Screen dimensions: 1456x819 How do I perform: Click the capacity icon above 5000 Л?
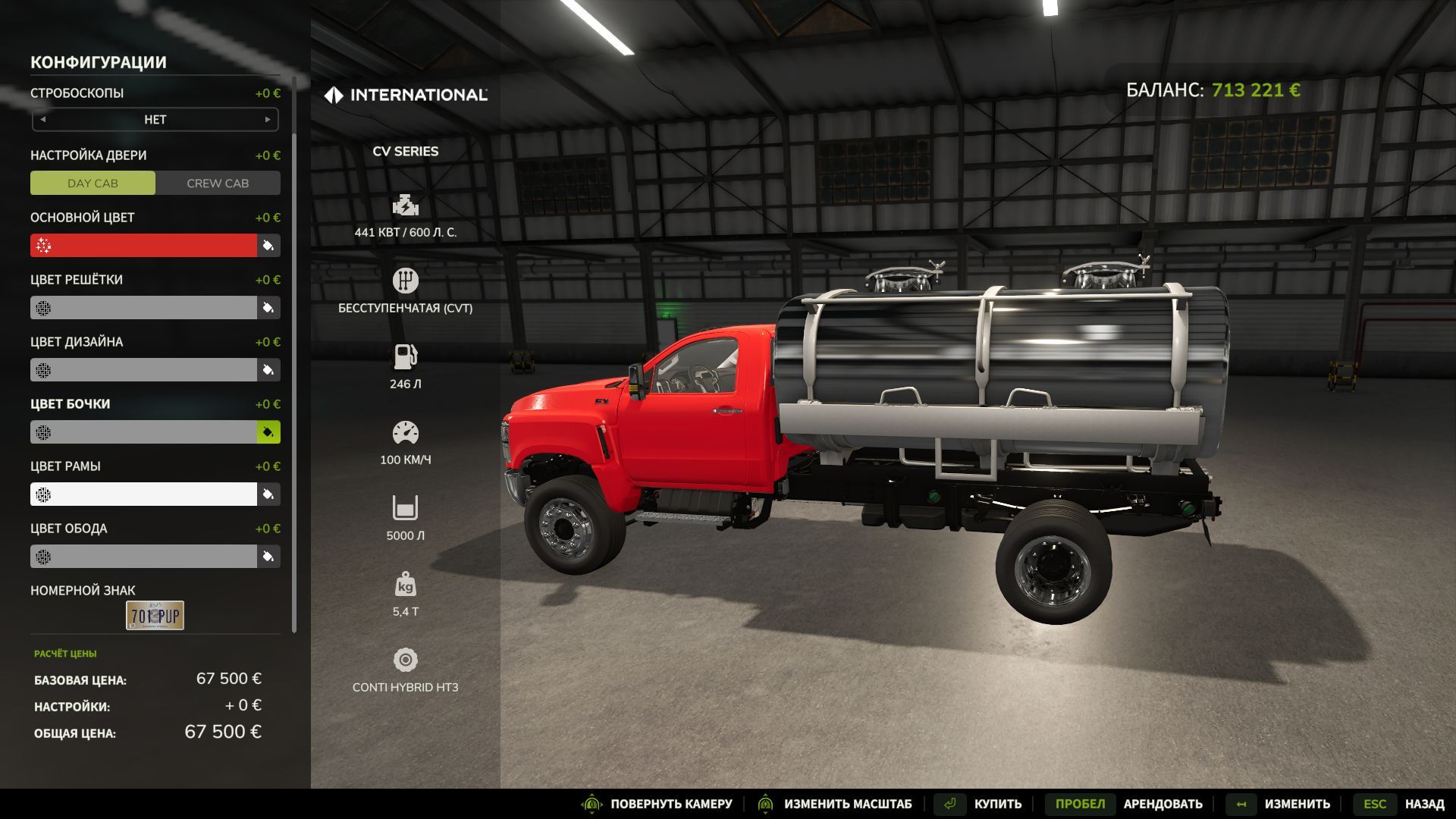coord(406,507)
